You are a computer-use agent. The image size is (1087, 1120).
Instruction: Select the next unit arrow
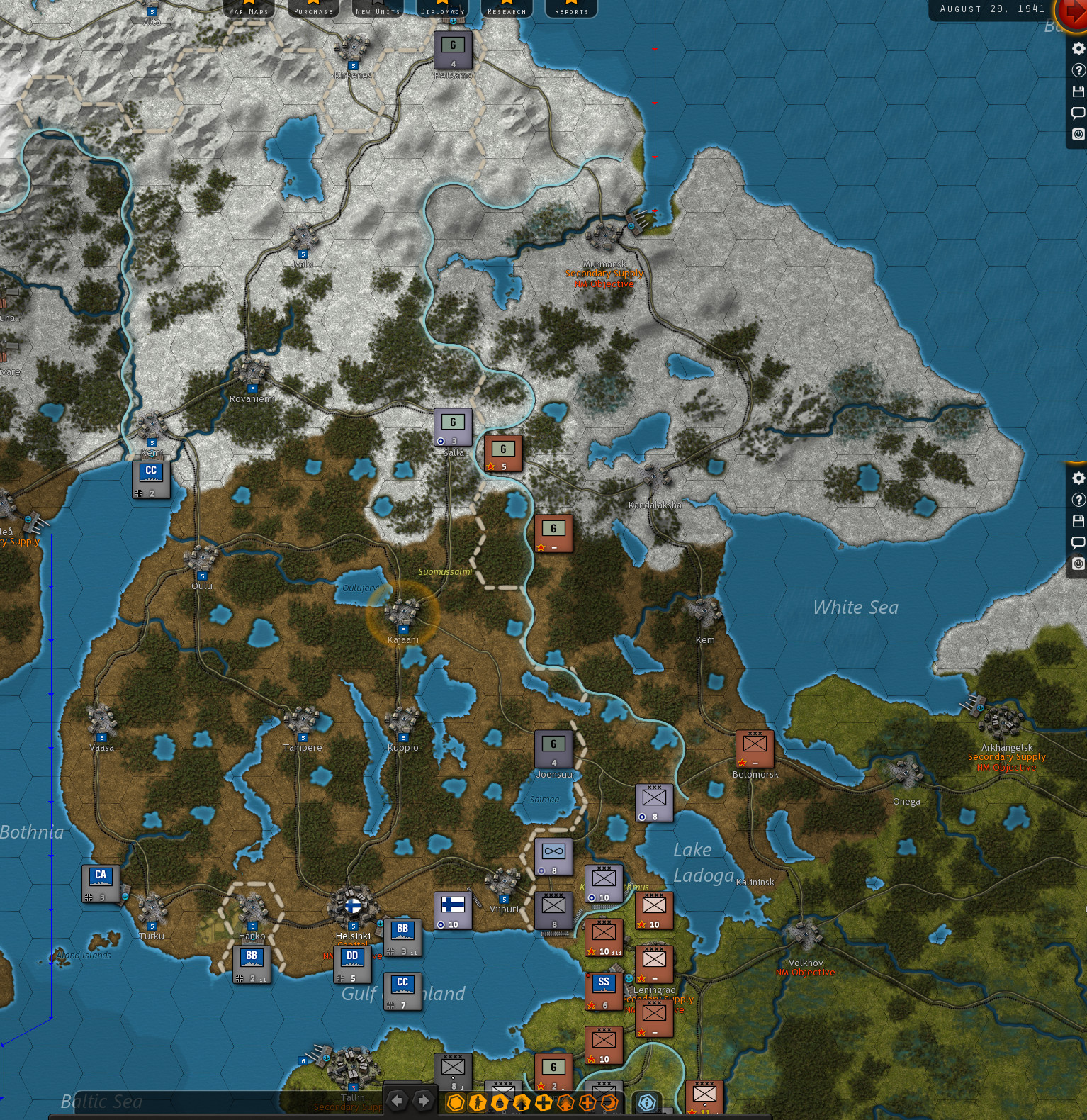click(423, 1102)
